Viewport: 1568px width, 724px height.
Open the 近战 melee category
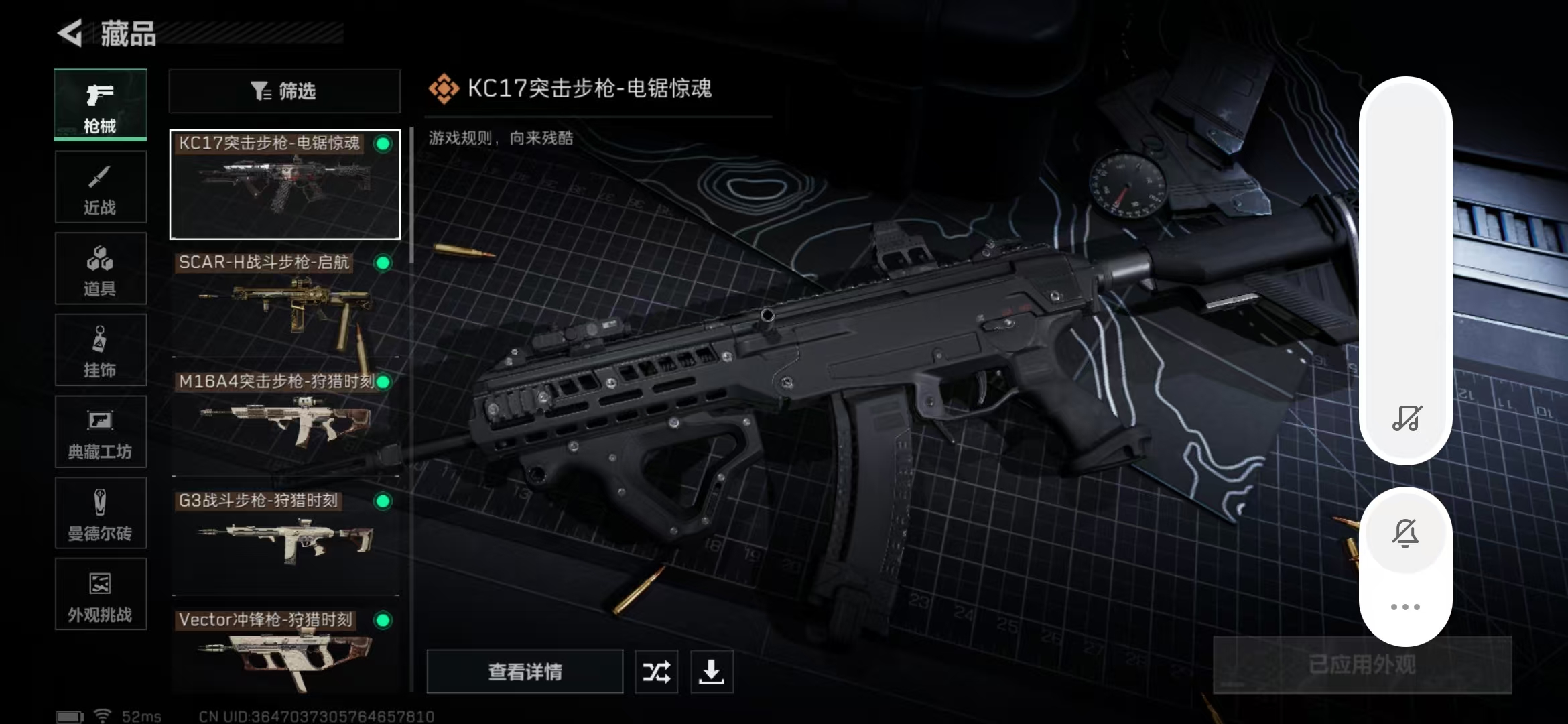101,187
